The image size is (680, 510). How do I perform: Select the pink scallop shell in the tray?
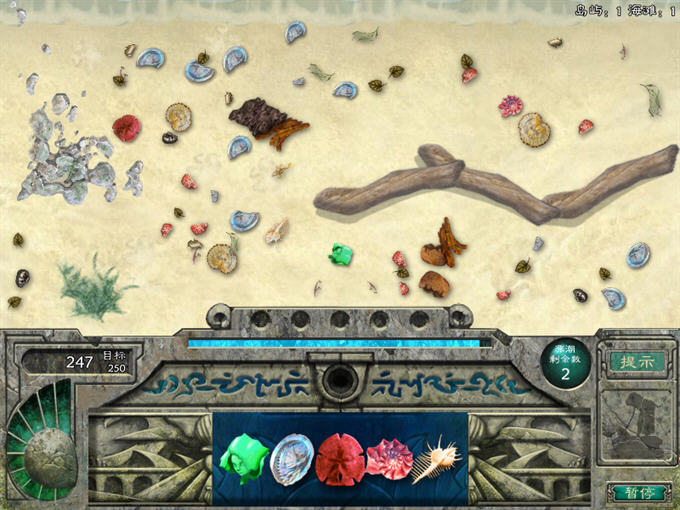tap(389, 460)
